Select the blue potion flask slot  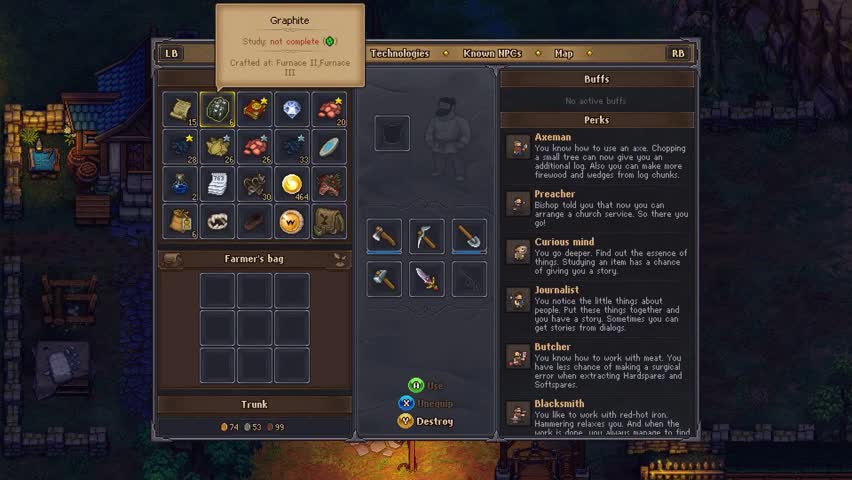pos(181,184)
